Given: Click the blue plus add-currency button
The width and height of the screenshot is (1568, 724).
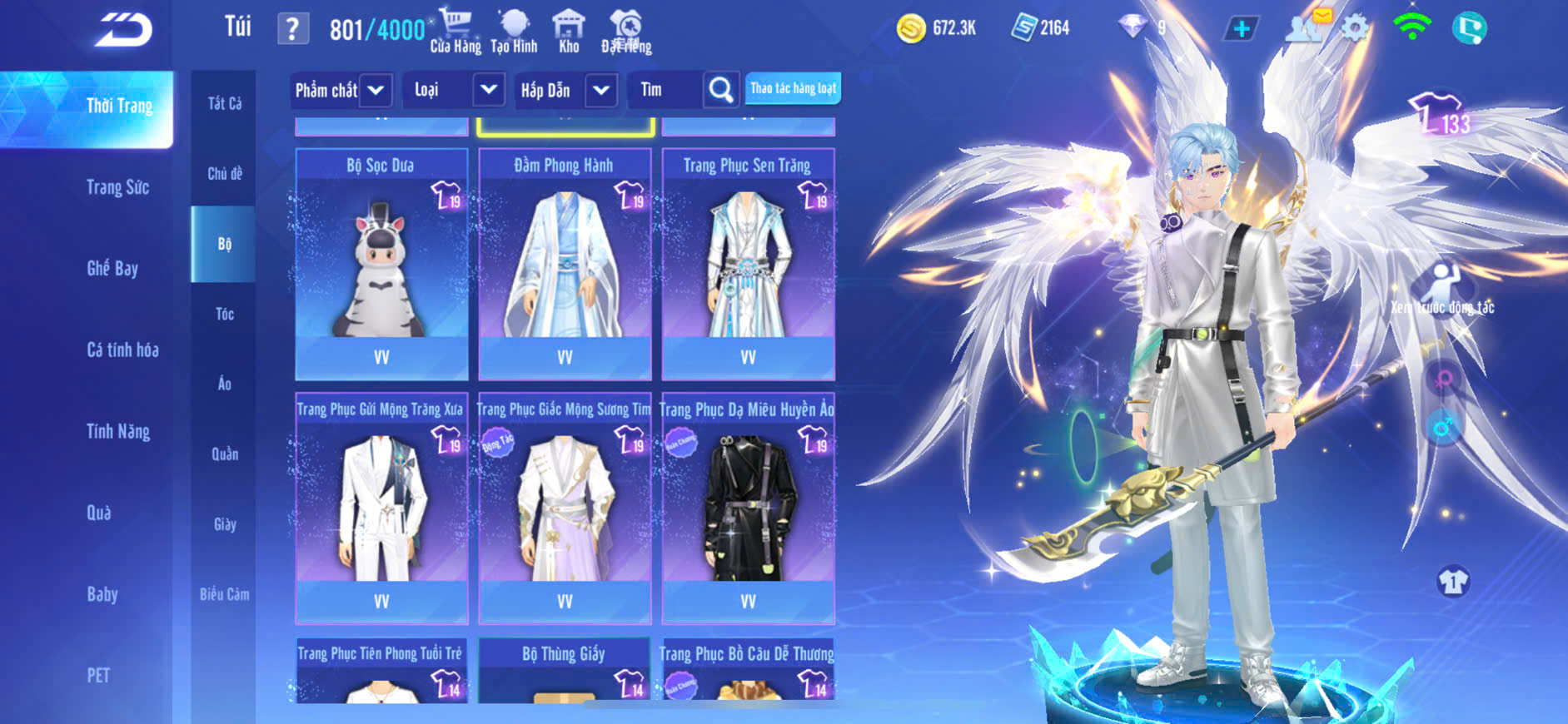Looking at the screenshot, I should [1242, 29].
